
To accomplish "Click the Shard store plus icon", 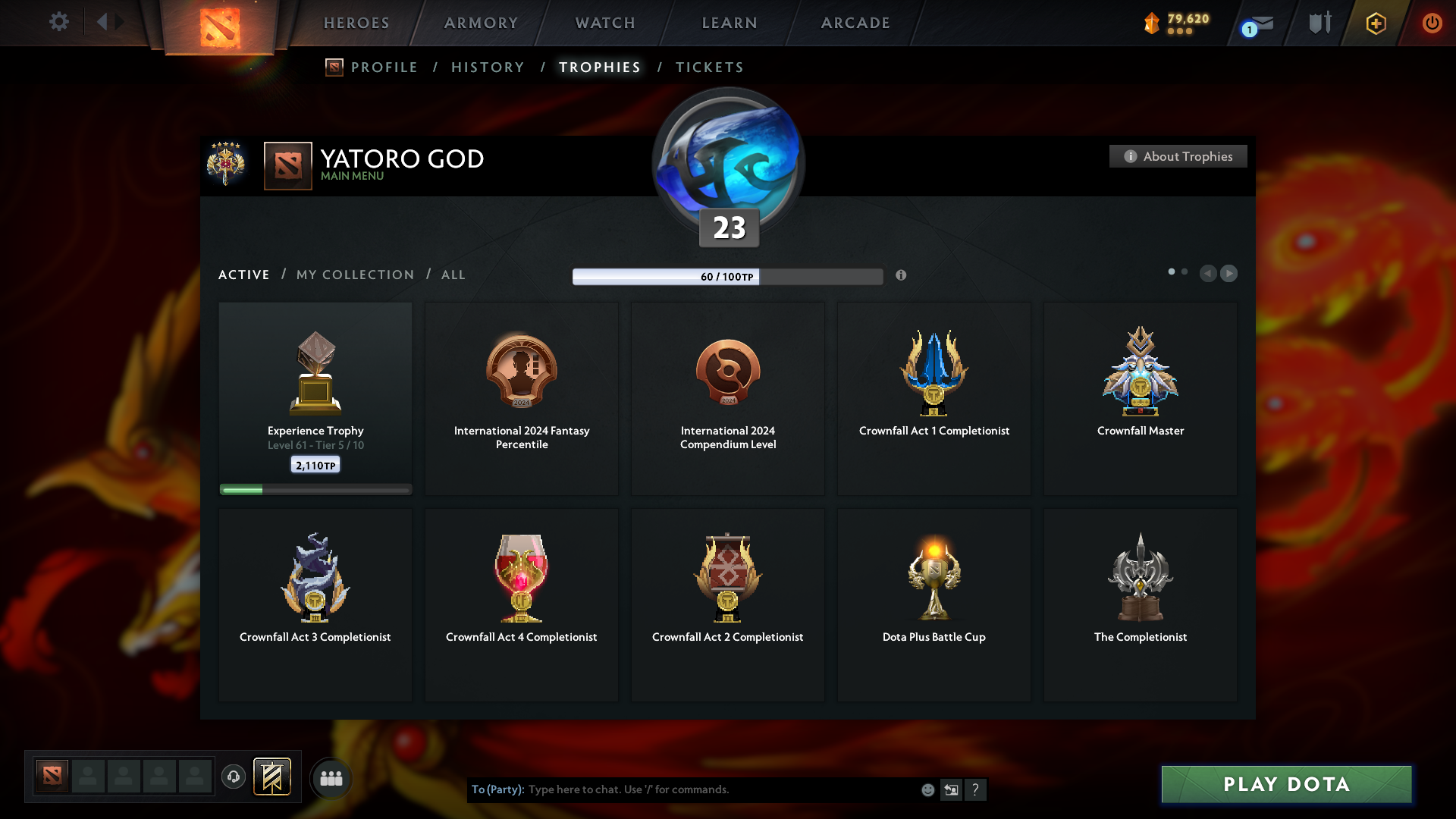I will point(1375,24).
